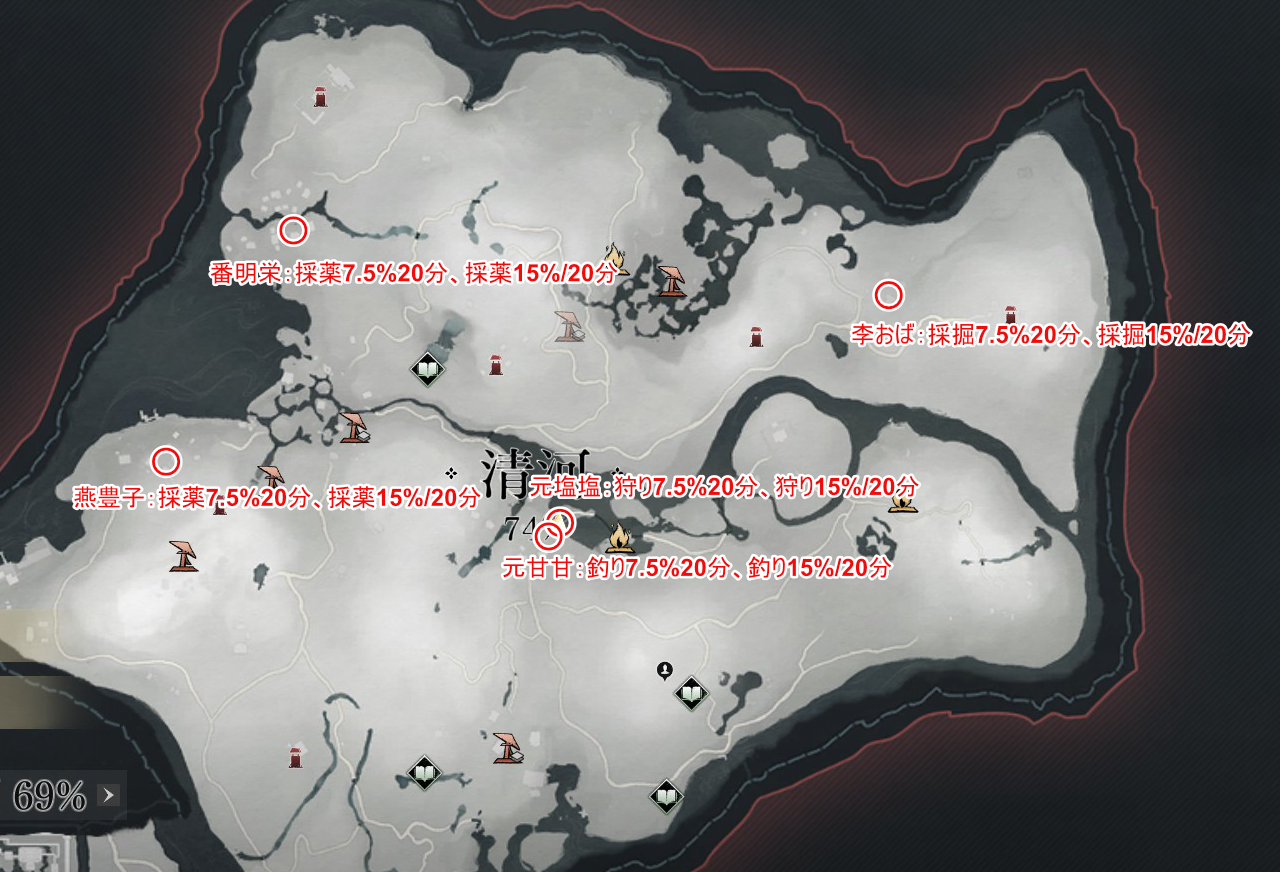Screen dimensions: 1280x872
Task: Select the red shrine marker above 番明栄's circle
Action: pos(320,96)
